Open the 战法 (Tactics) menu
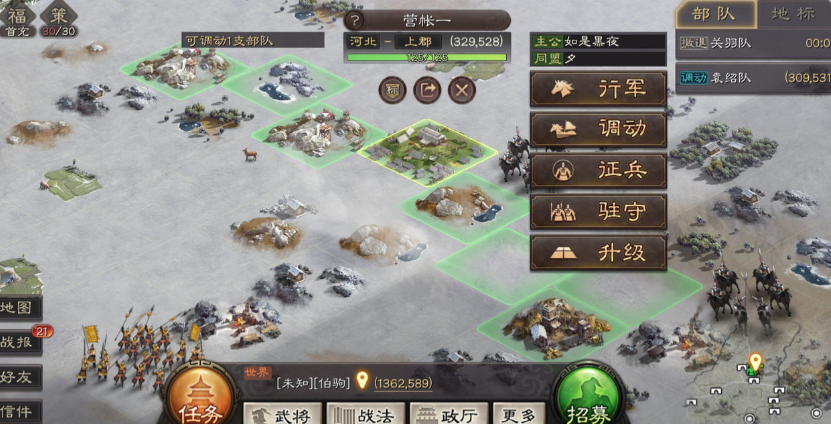Screen dimensions: 831x424 pyautogui.click(x=365, y=414)
